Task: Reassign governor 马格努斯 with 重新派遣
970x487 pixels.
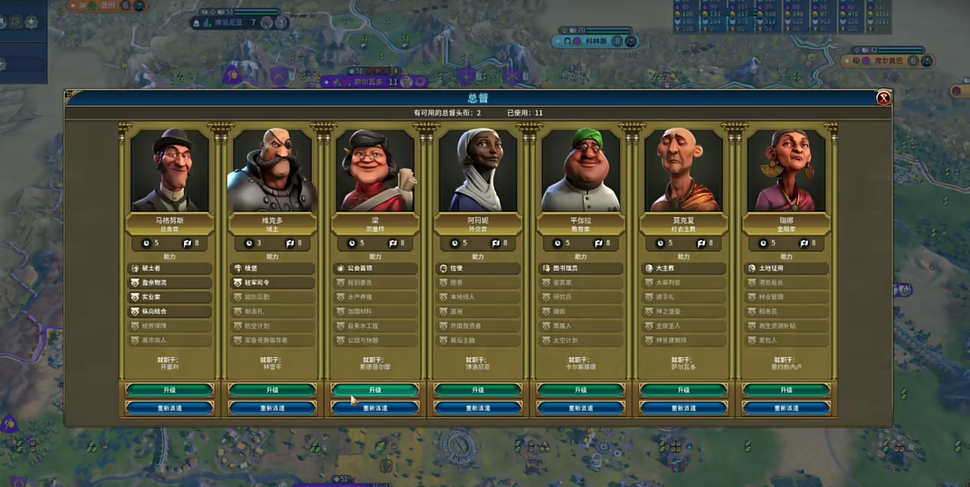Action: pos(169,408)
